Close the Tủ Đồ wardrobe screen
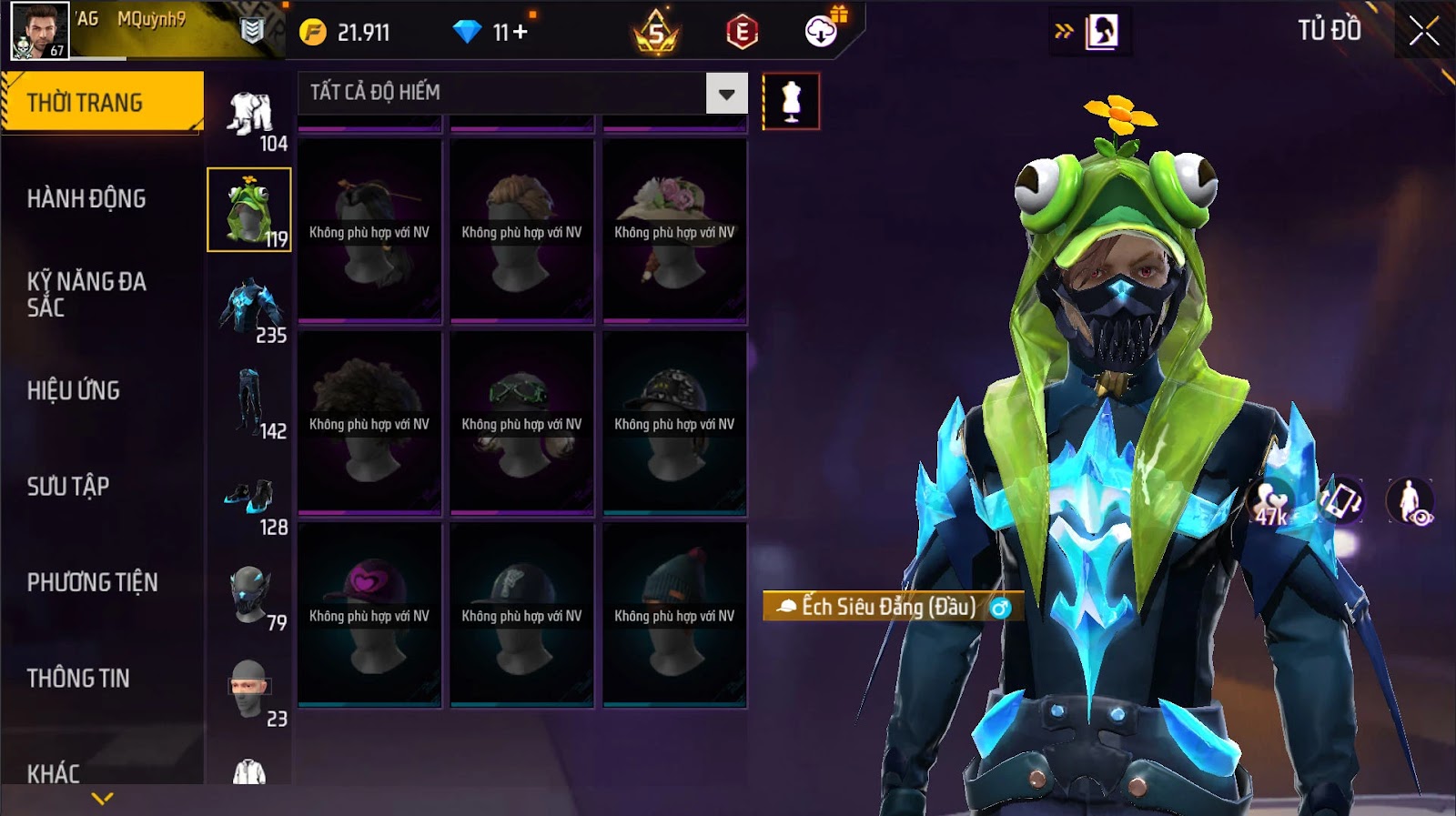This screenshot has width=1456, height=816. pos(1423,32)
